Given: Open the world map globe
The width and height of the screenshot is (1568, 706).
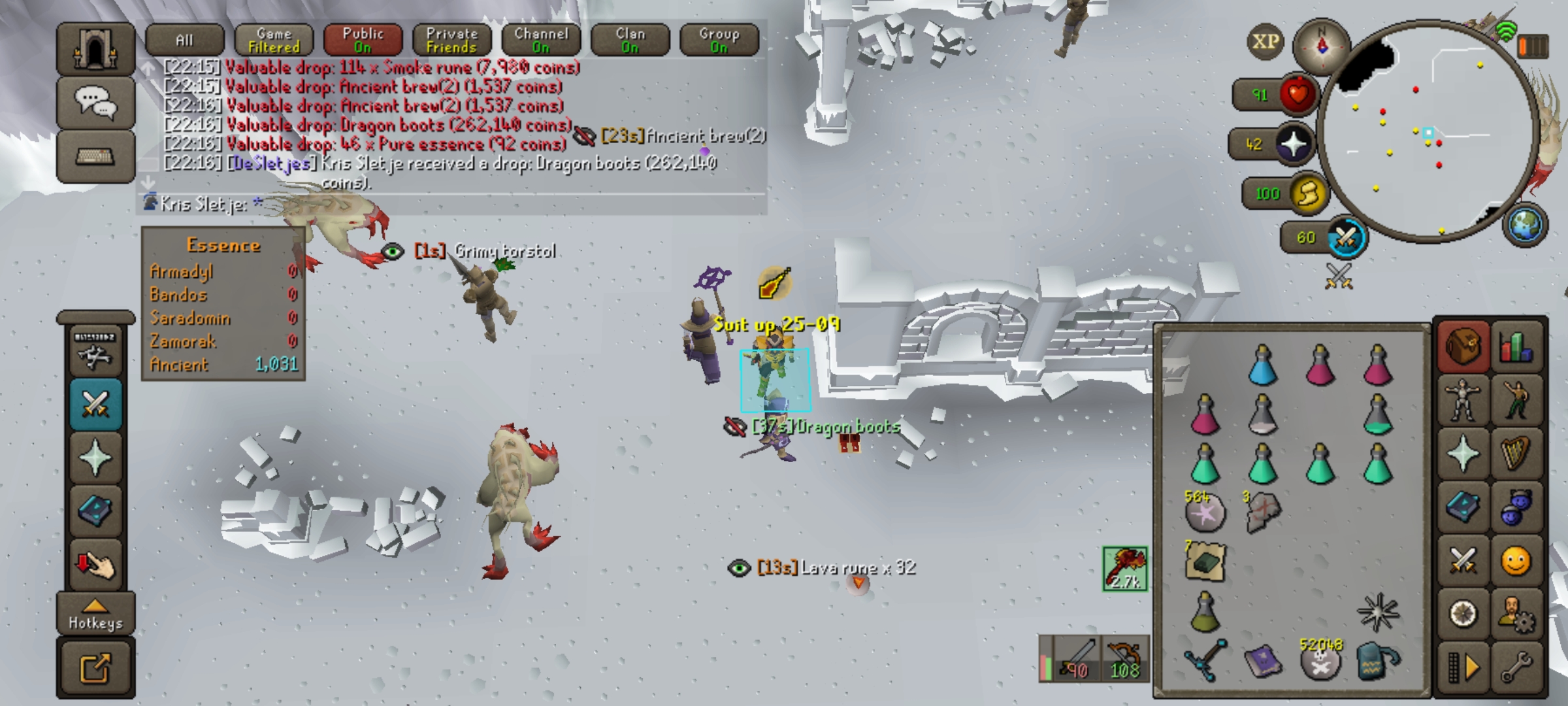Looking at the screenshot, I should point(1525,226).
